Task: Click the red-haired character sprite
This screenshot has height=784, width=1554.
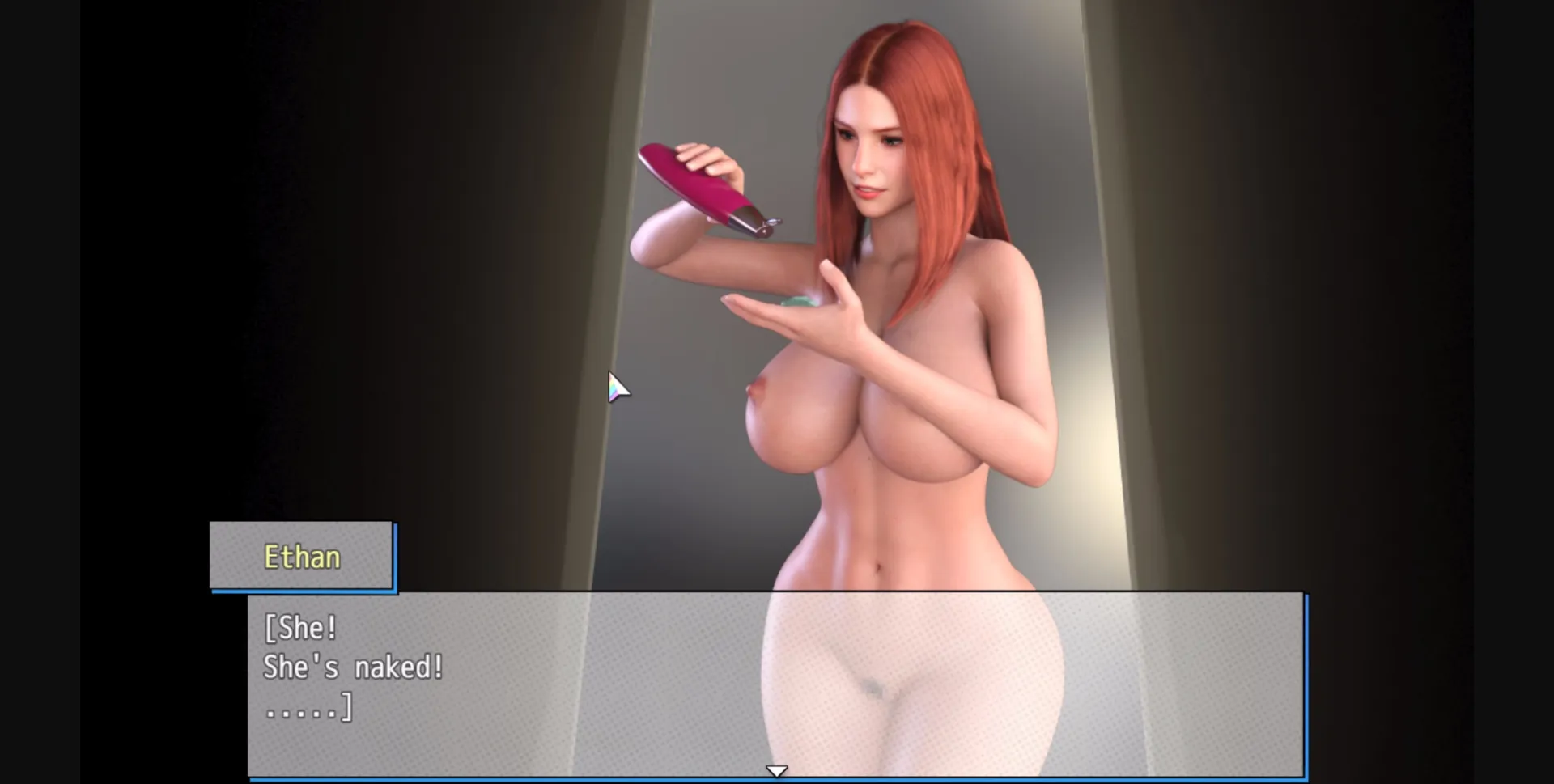Action: (890, 364)
